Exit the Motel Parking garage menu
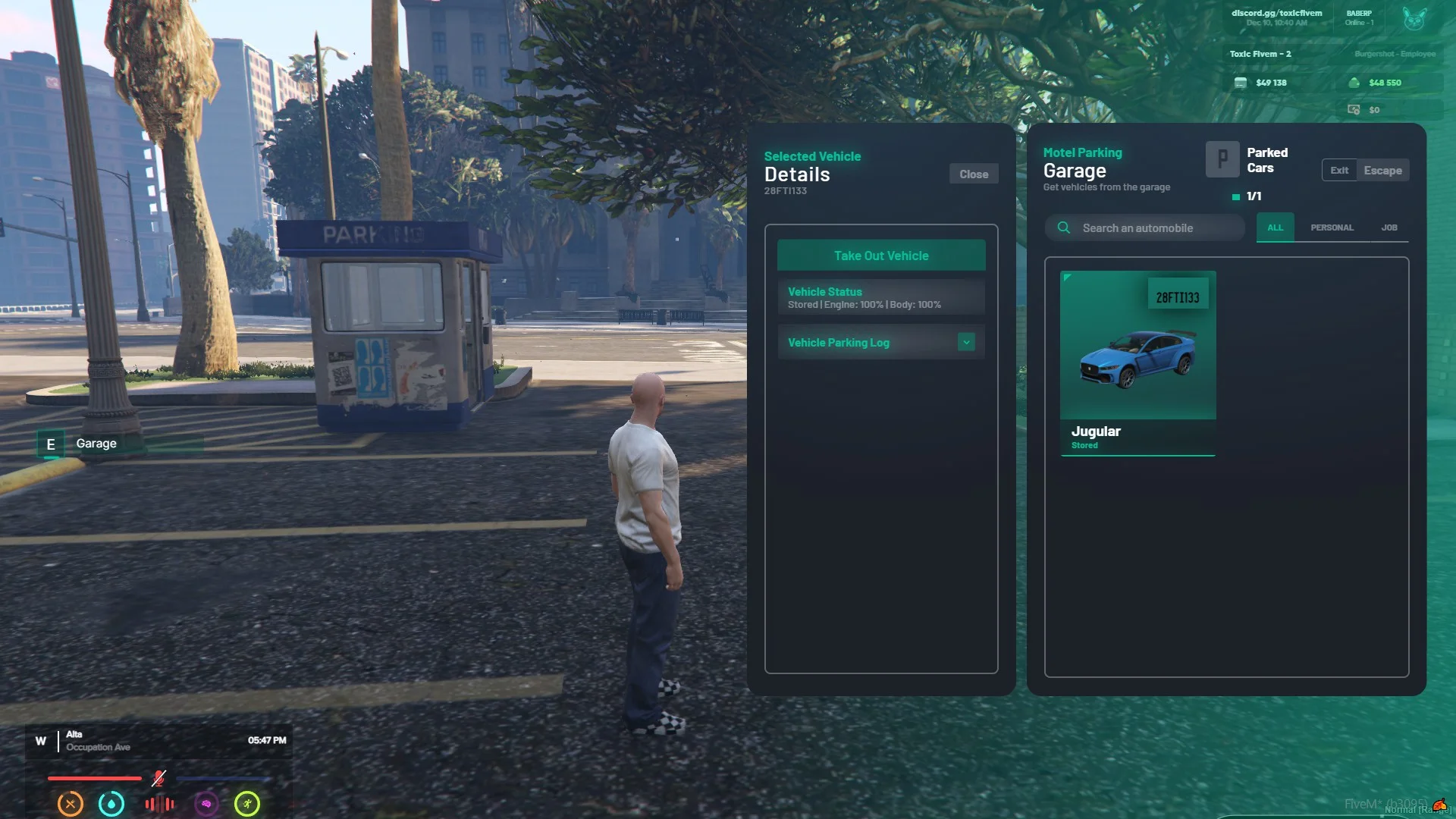The height and width of the screenshot is (819, 1456). (1339, 171)
